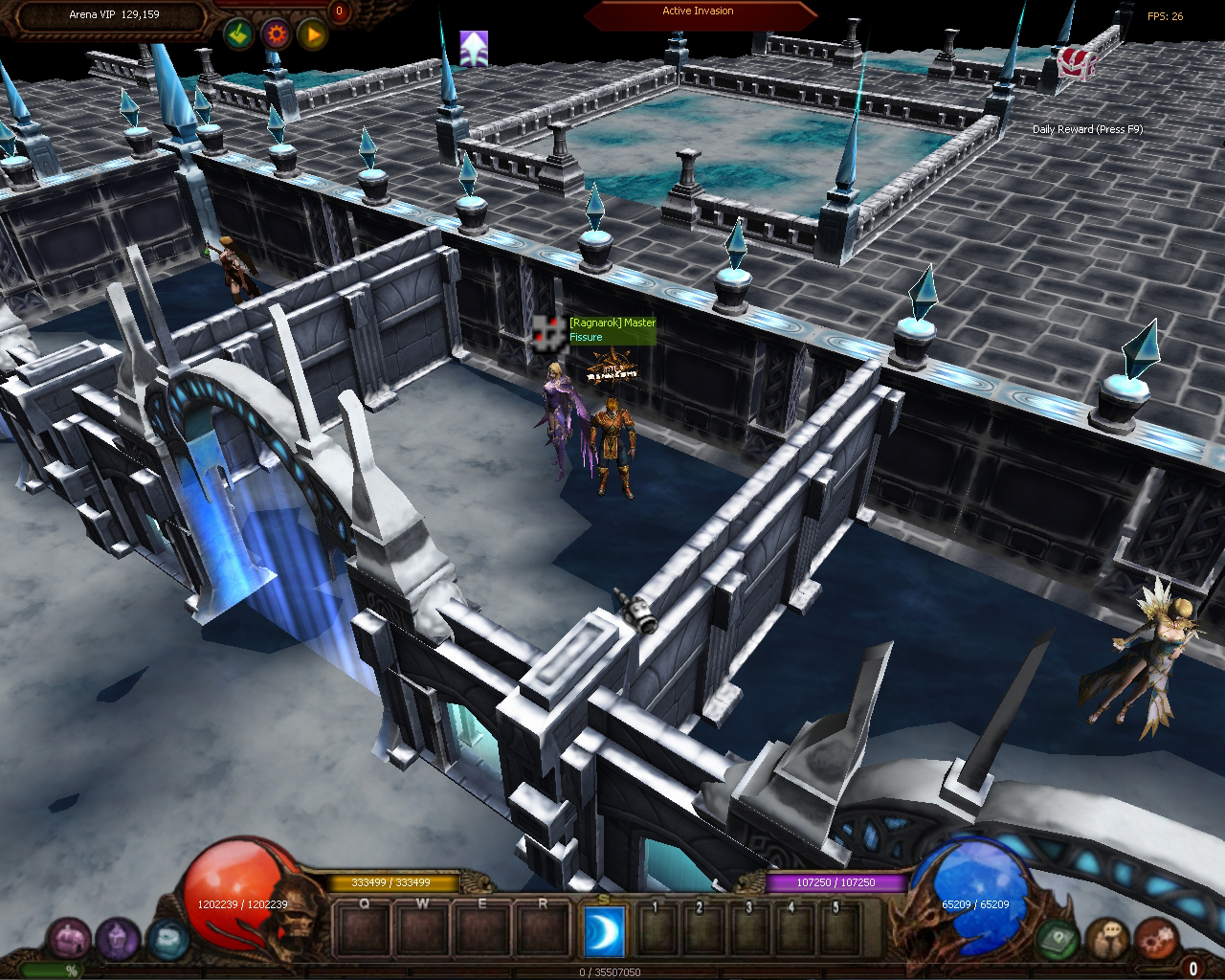The height and width of the screenshot is (980, 1225).
Task: Click the pink chest icon by health orb
Action: click(x=70, y=939)
